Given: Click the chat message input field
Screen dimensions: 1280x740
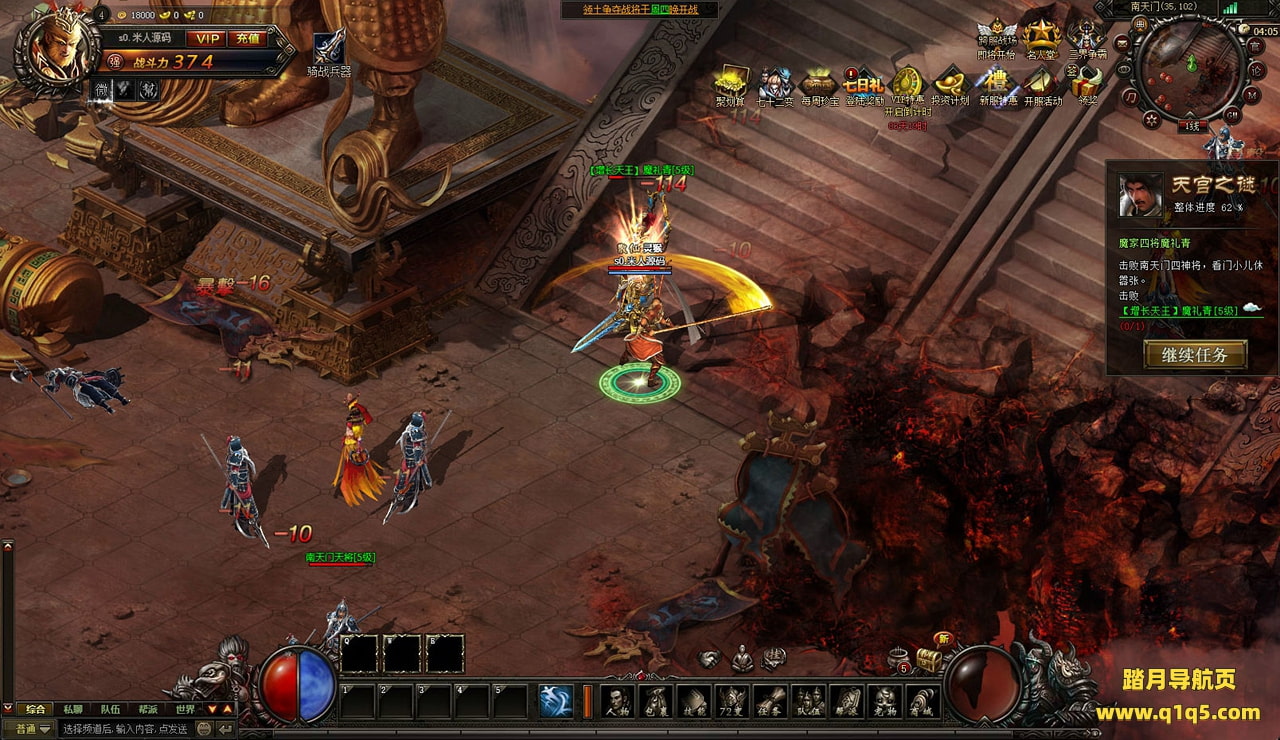Looking at the screenshot, I should click(x=125, y=729).
